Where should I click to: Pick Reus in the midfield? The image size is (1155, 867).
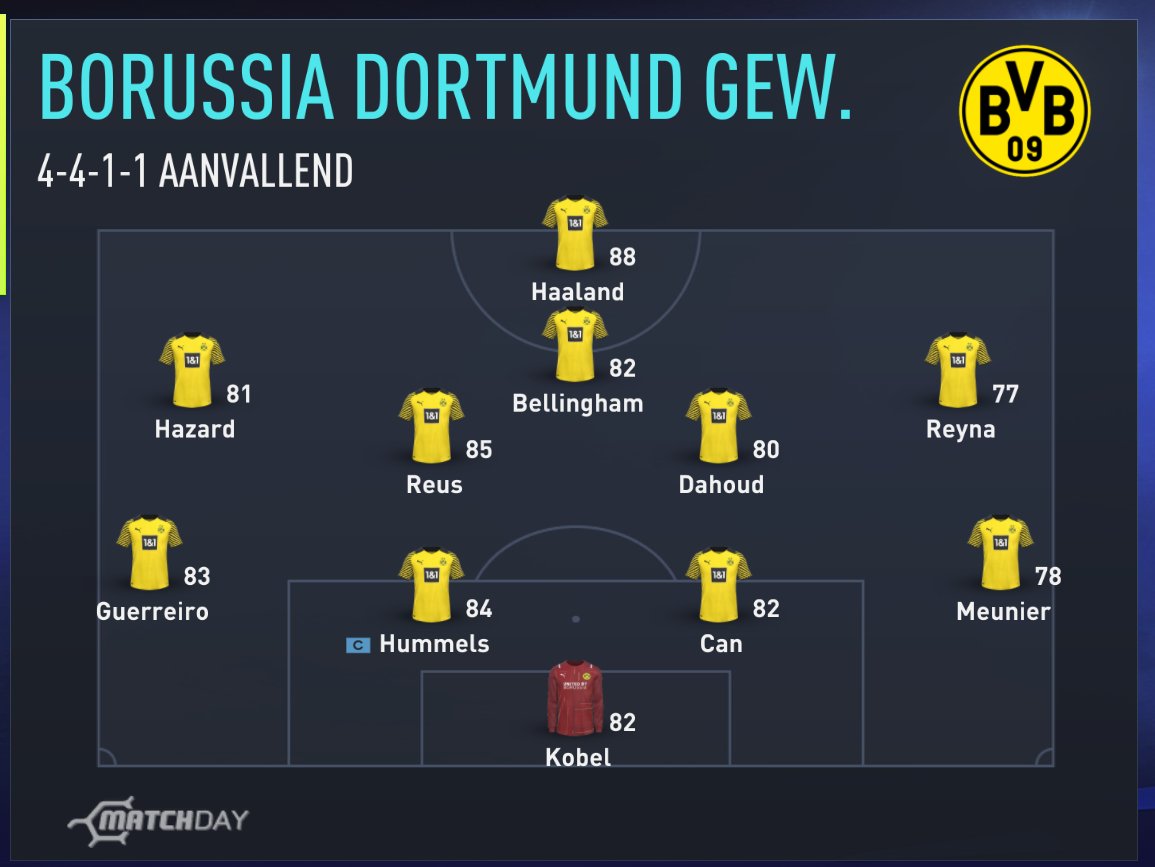pos(431,426)
